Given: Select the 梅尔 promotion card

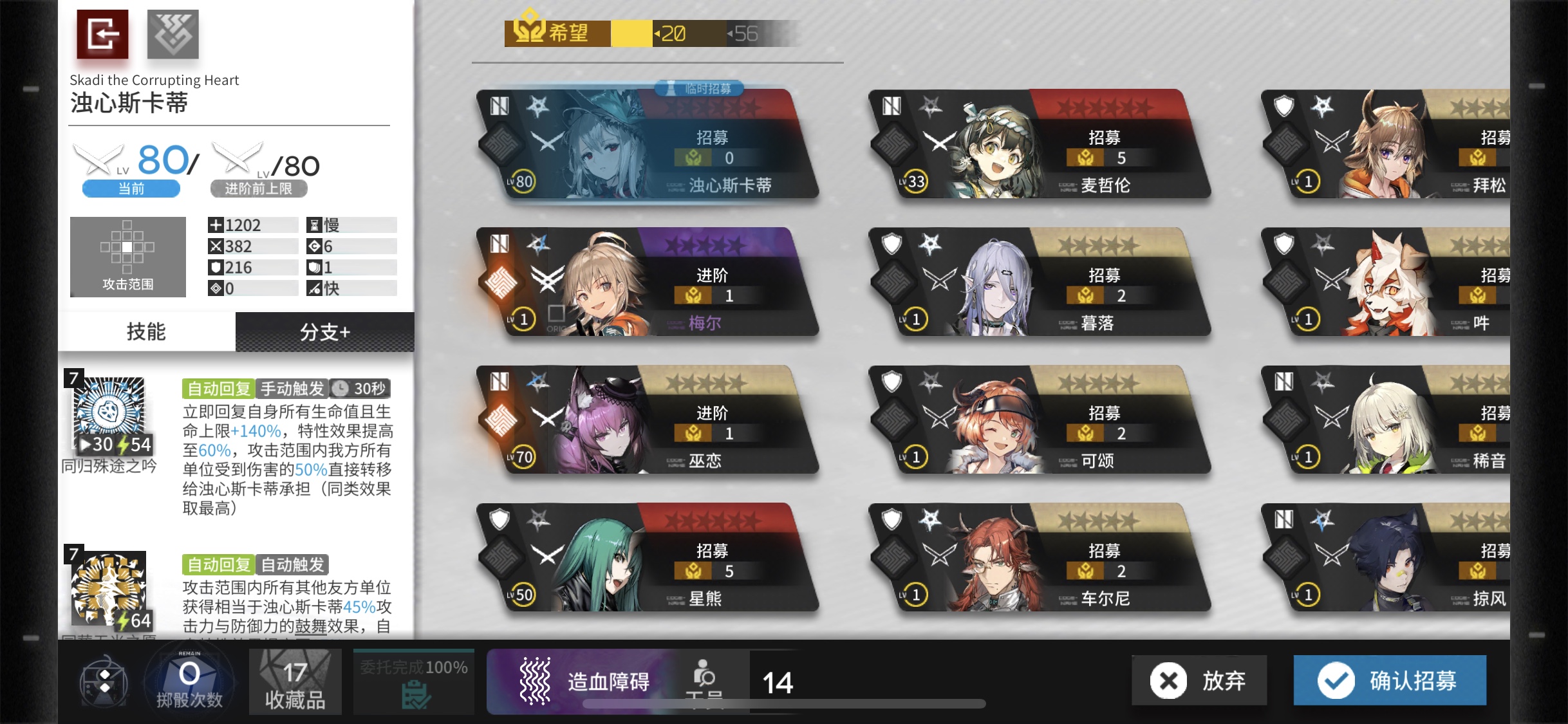Looking at the screenshot, I should click(x=647, y=283).
